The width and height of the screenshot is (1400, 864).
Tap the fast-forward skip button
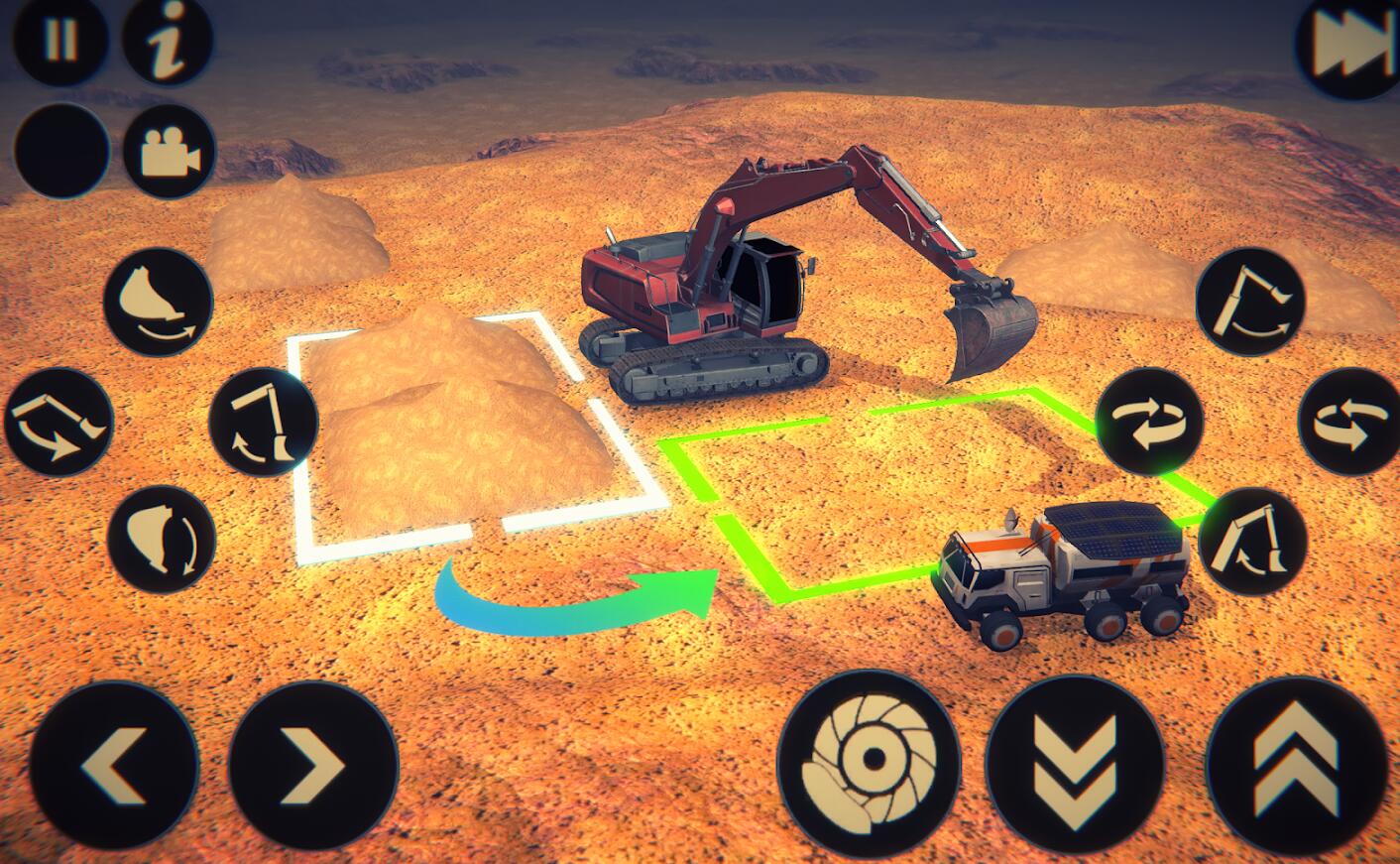click(1348, 47)
